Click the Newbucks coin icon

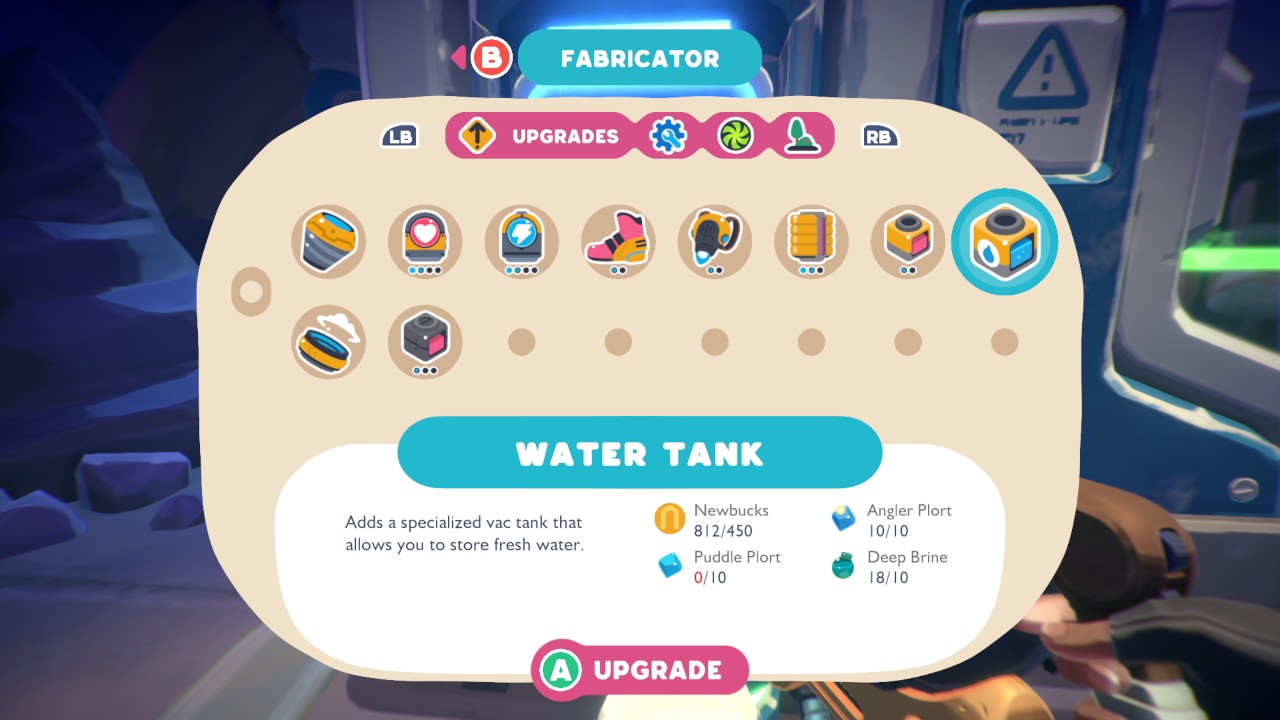[x=668, y=518]
